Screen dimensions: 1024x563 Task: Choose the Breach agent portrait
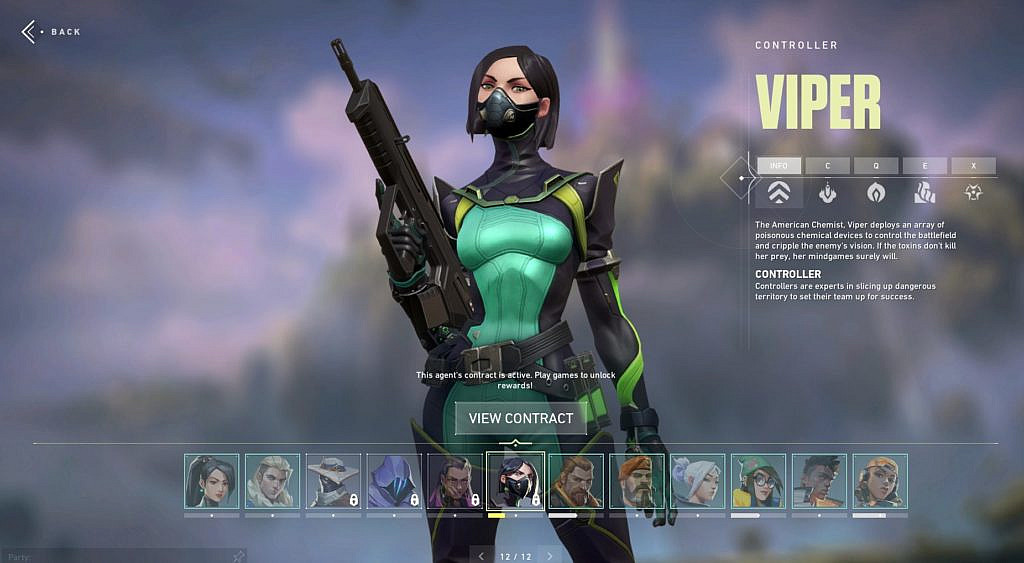pyautogui.click(x=576, y=481)
